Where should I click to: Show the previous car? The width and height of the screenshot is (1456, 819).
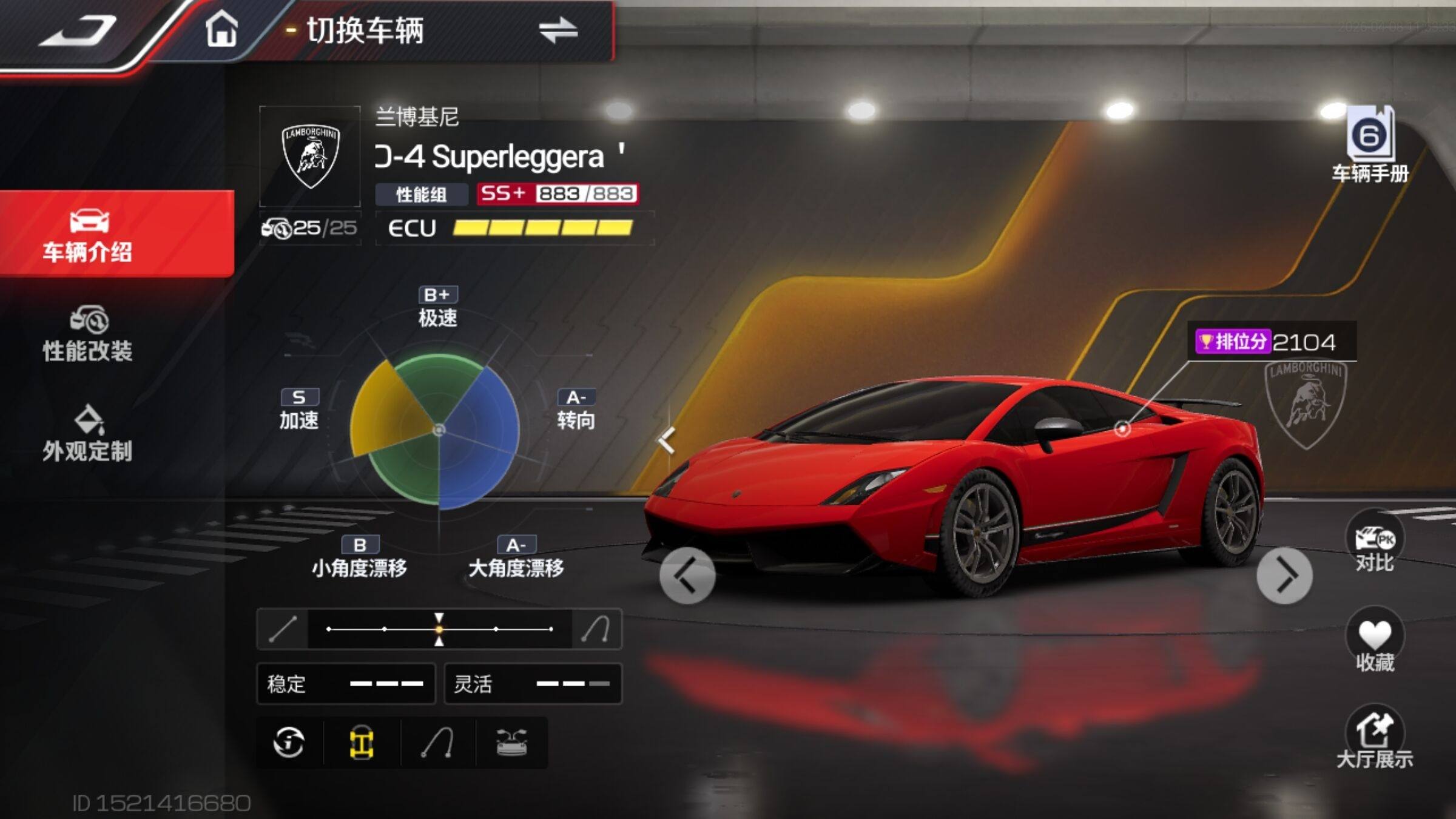[687, 576]
